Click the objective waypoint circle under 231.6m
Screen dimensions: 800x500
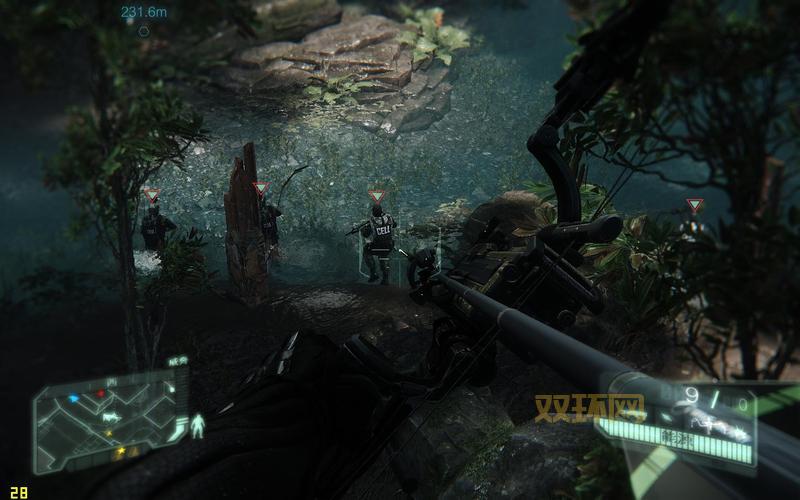pos(144,31)
